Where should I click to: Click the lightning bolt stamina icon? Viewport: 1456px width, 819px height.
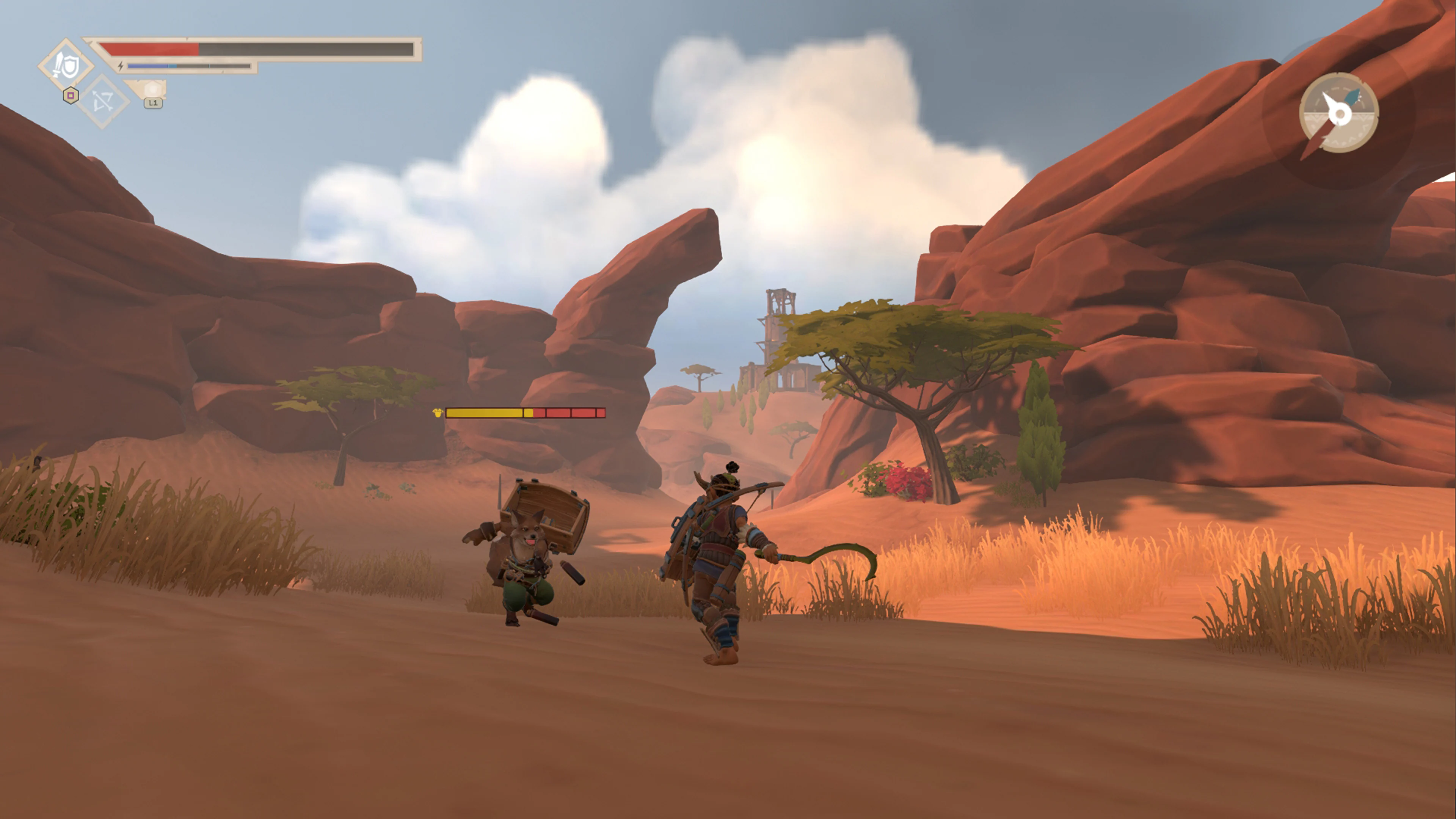(120, 66)
